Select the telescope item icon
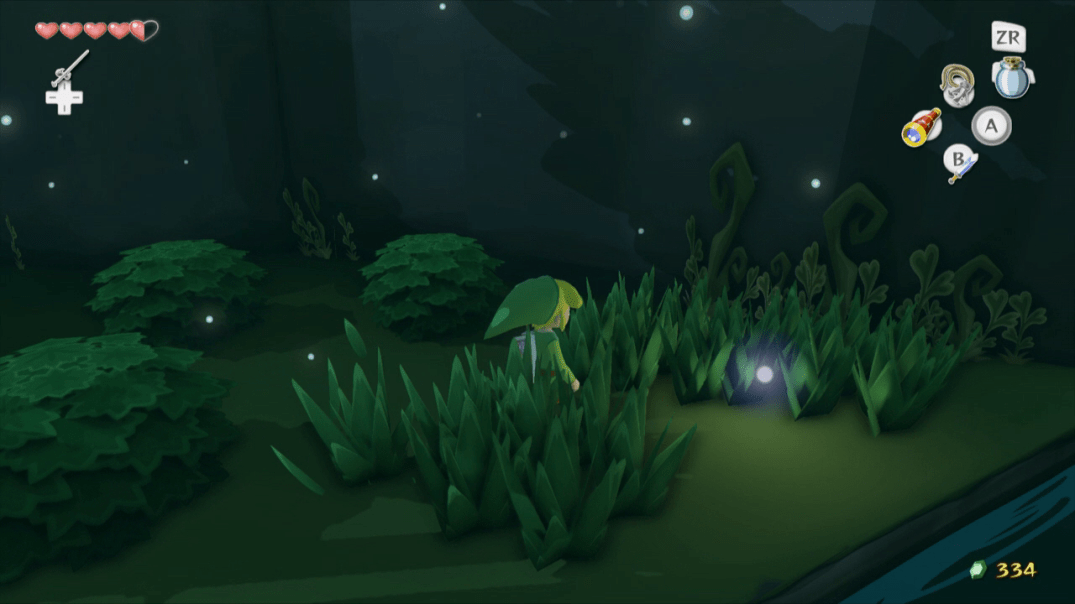Screen dimensions: 1075x604 pos(921,127)
